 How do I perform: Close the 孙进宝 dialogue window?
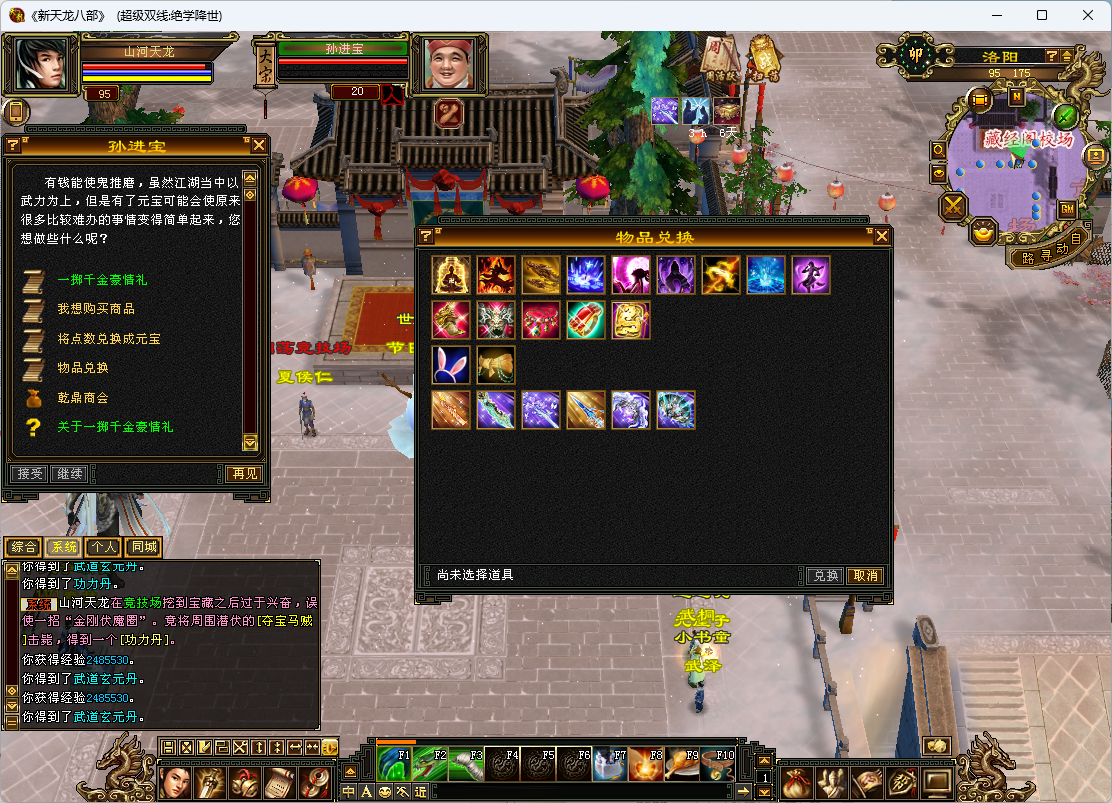258,145
